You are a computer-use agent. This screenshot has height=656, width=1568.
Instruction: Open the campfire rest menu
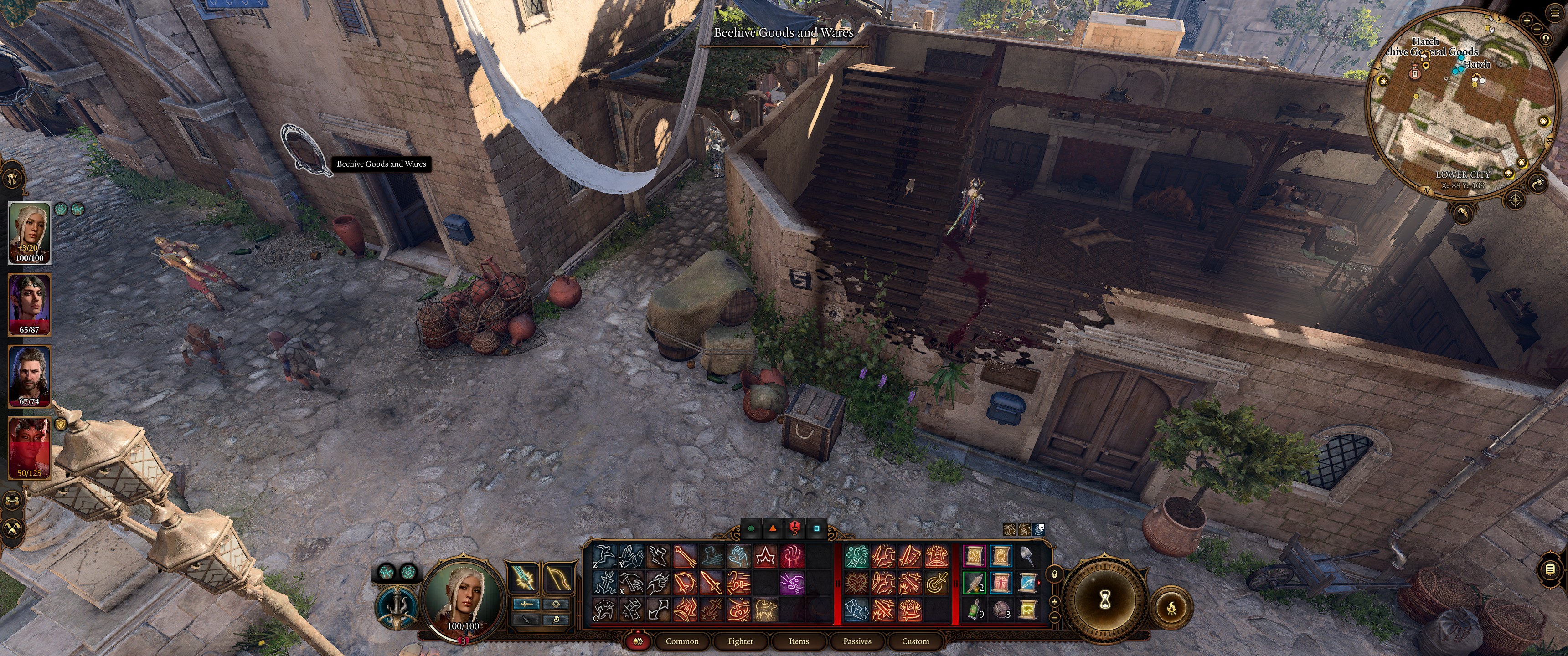pyautogui.click(x=1171, y=607)
